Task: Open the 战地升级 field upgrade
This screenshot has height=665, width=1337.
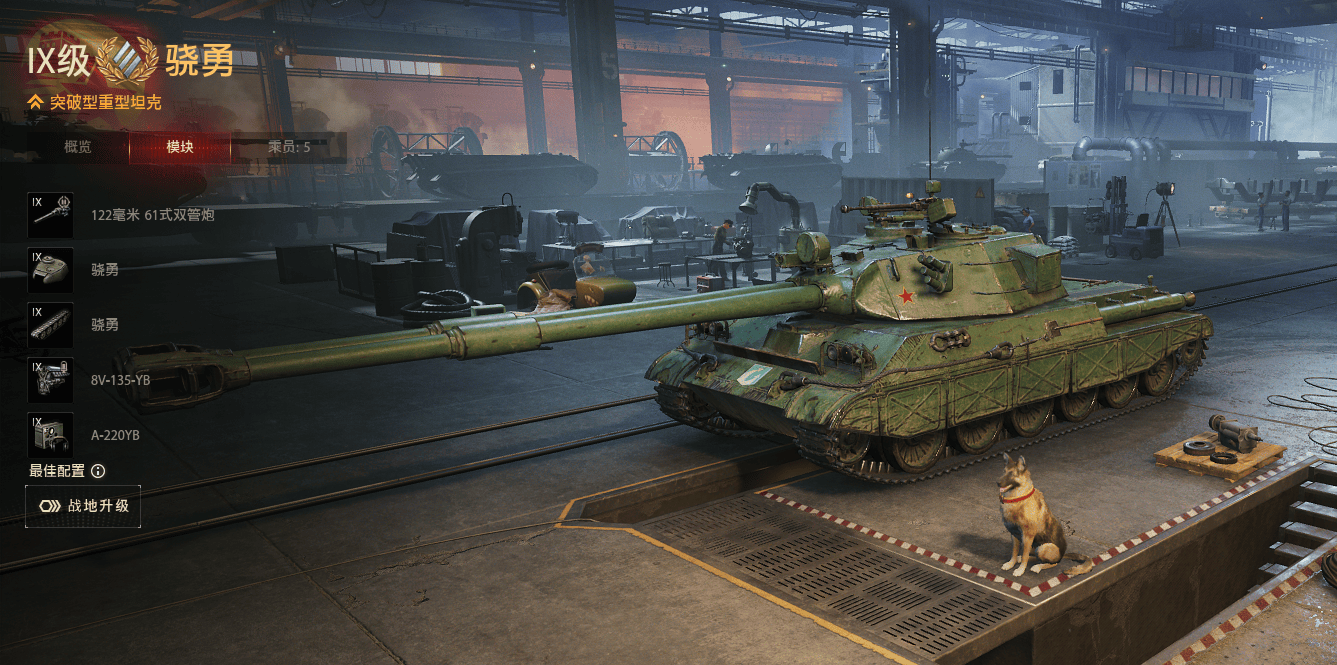Action: 83,506
